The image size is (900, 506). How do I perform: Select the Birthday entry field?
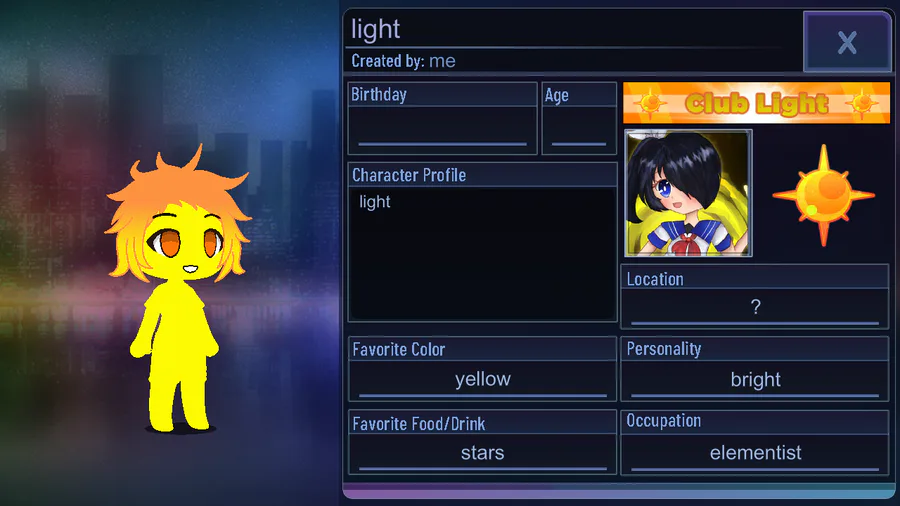(x=442, y=130)
